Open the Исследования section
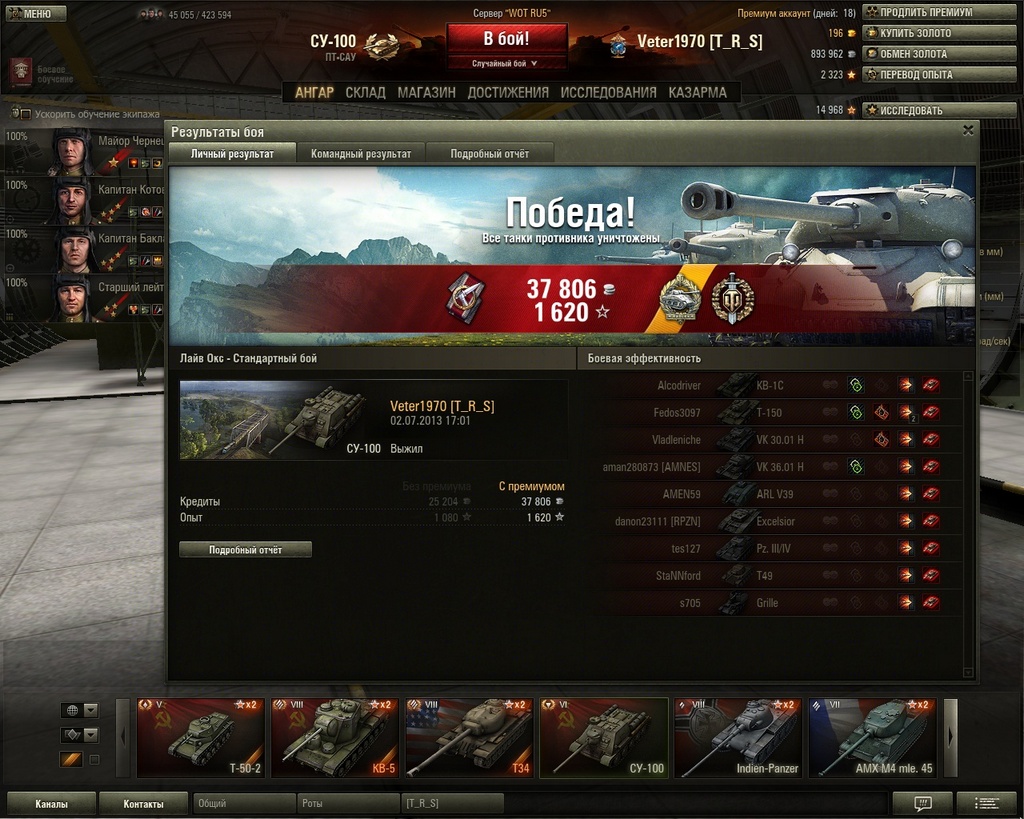 pos(608,92)
